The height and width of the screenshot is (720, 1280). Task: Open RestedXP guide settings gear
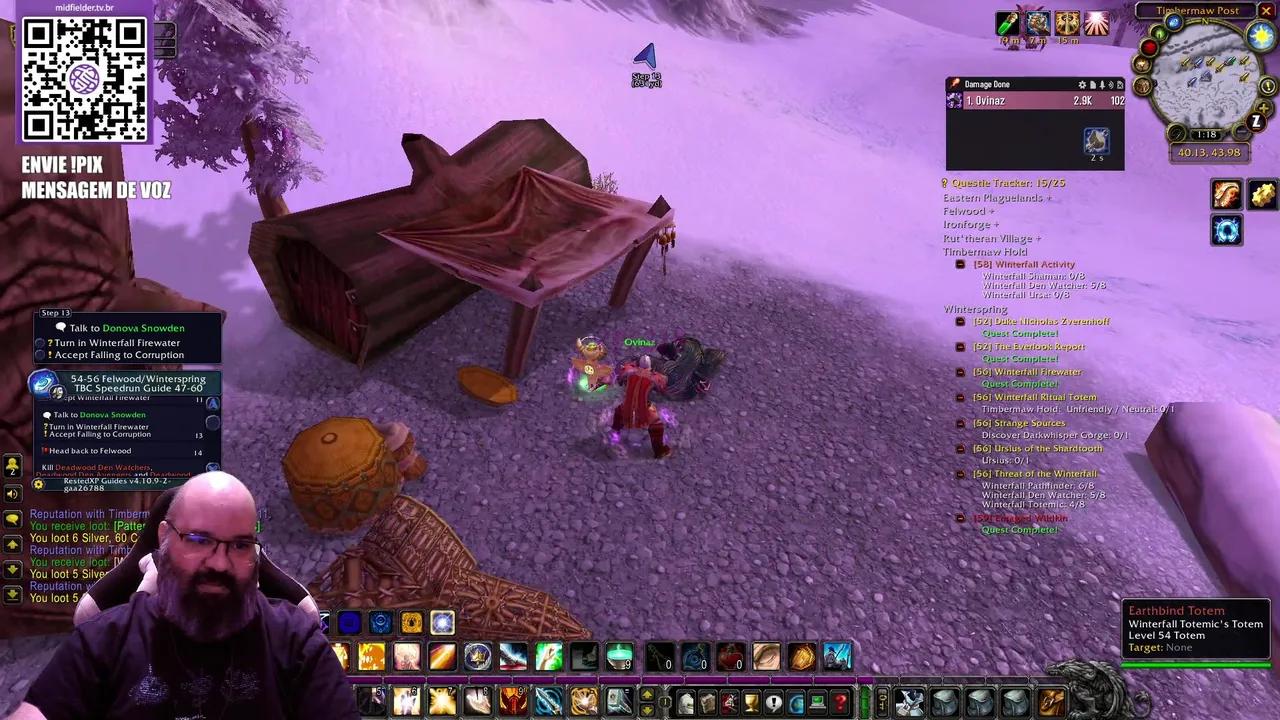click(38, 484)
